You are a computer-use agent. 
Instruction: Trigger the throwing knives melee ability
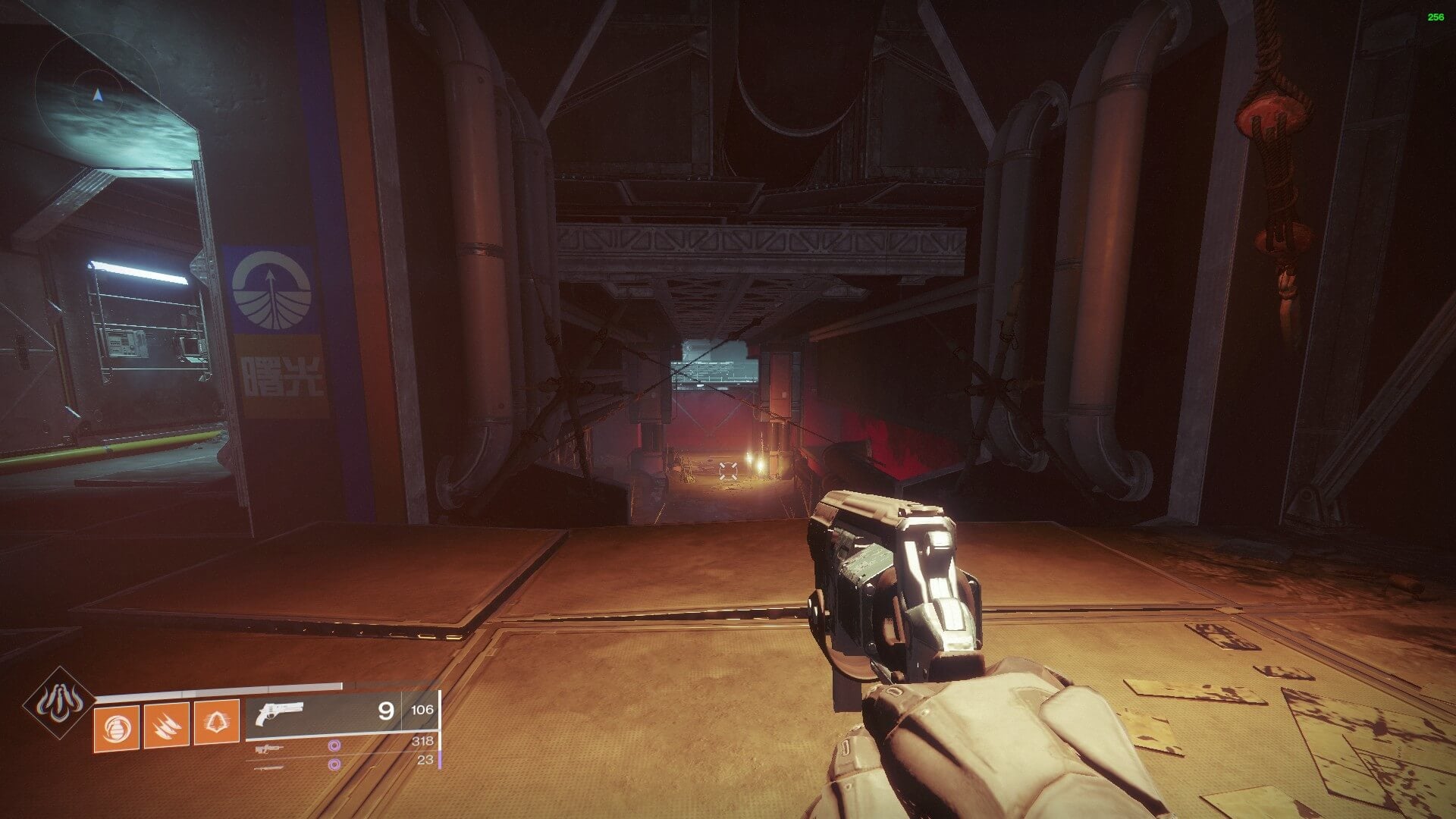point(167,726)
